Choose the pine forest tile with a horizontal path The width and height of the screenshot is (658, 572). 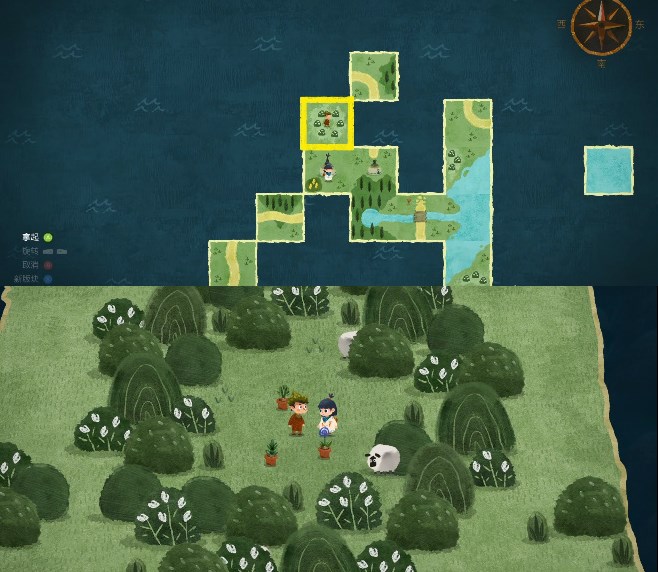(280, 217)
